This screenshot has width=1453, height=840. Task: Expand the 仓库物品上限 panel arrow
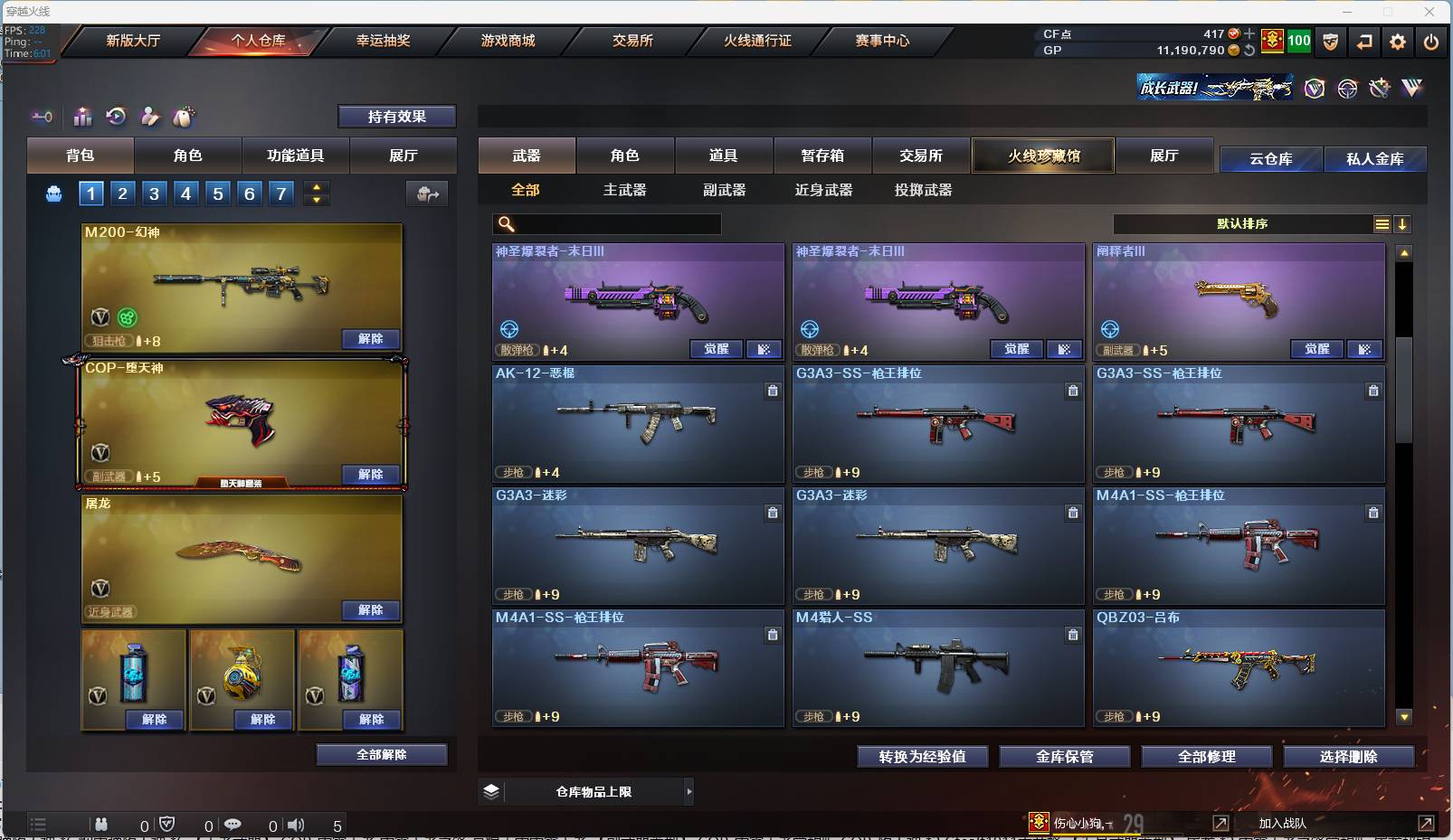[x=689, y=791]
